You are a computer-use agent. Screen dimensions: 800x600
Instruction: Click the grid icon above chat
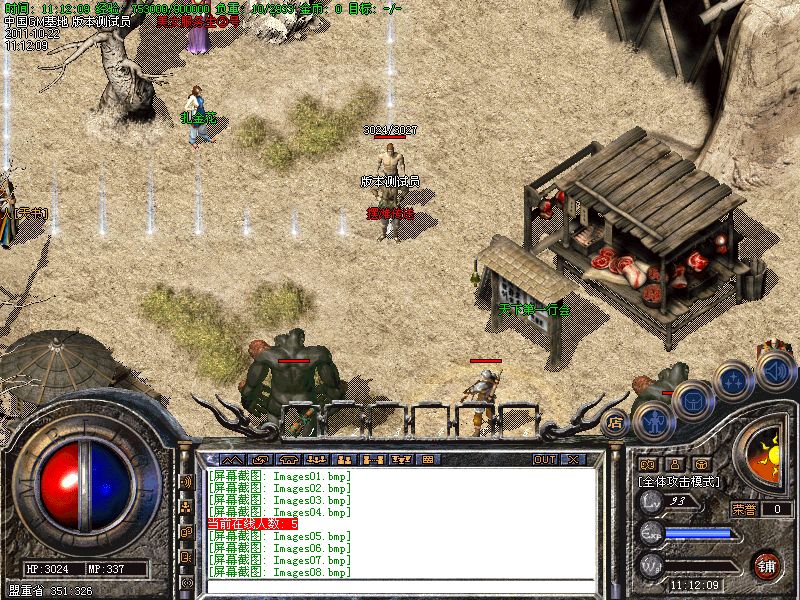pos(428,460)
